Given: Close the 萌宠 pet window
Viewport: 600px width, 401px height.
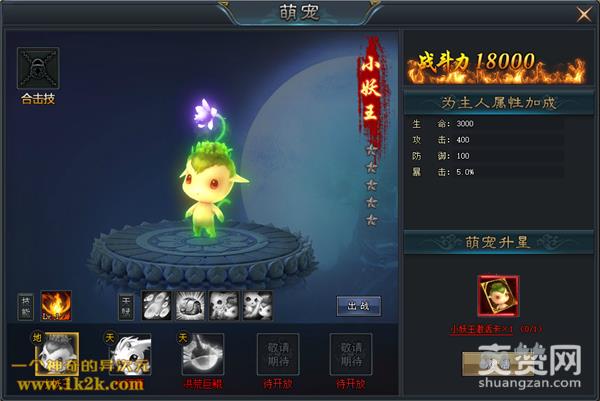Looking at the screenshot, I should coord(584,14).
